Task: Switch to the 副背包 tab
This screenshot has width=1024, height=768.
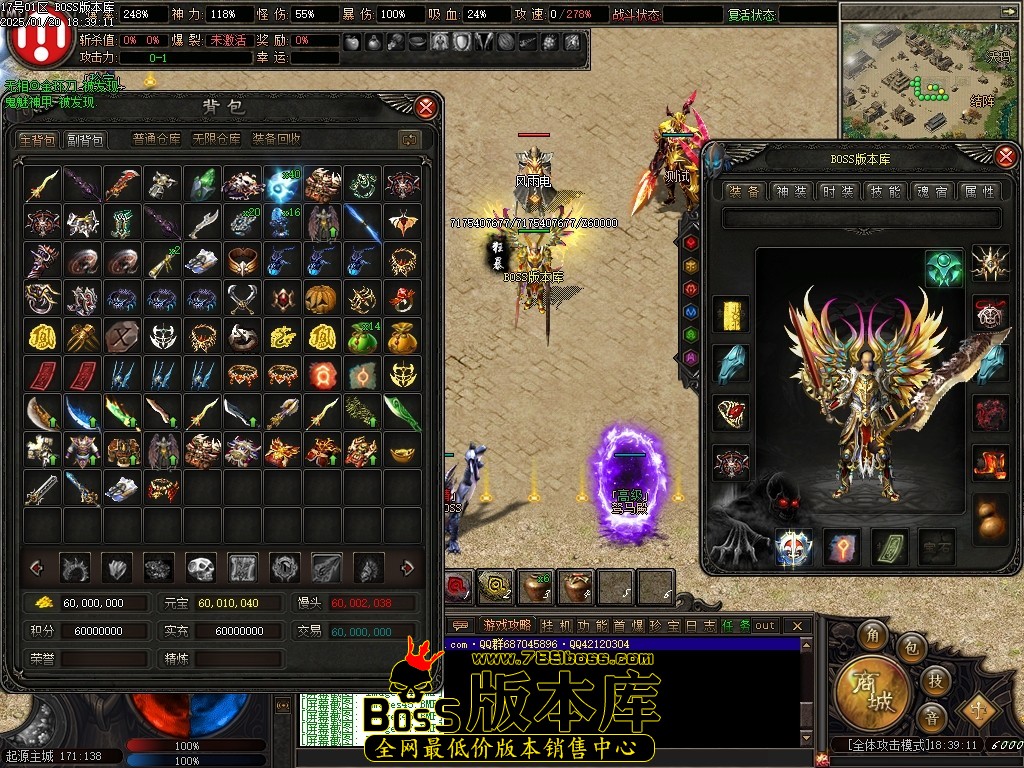Action: point(85,139)
